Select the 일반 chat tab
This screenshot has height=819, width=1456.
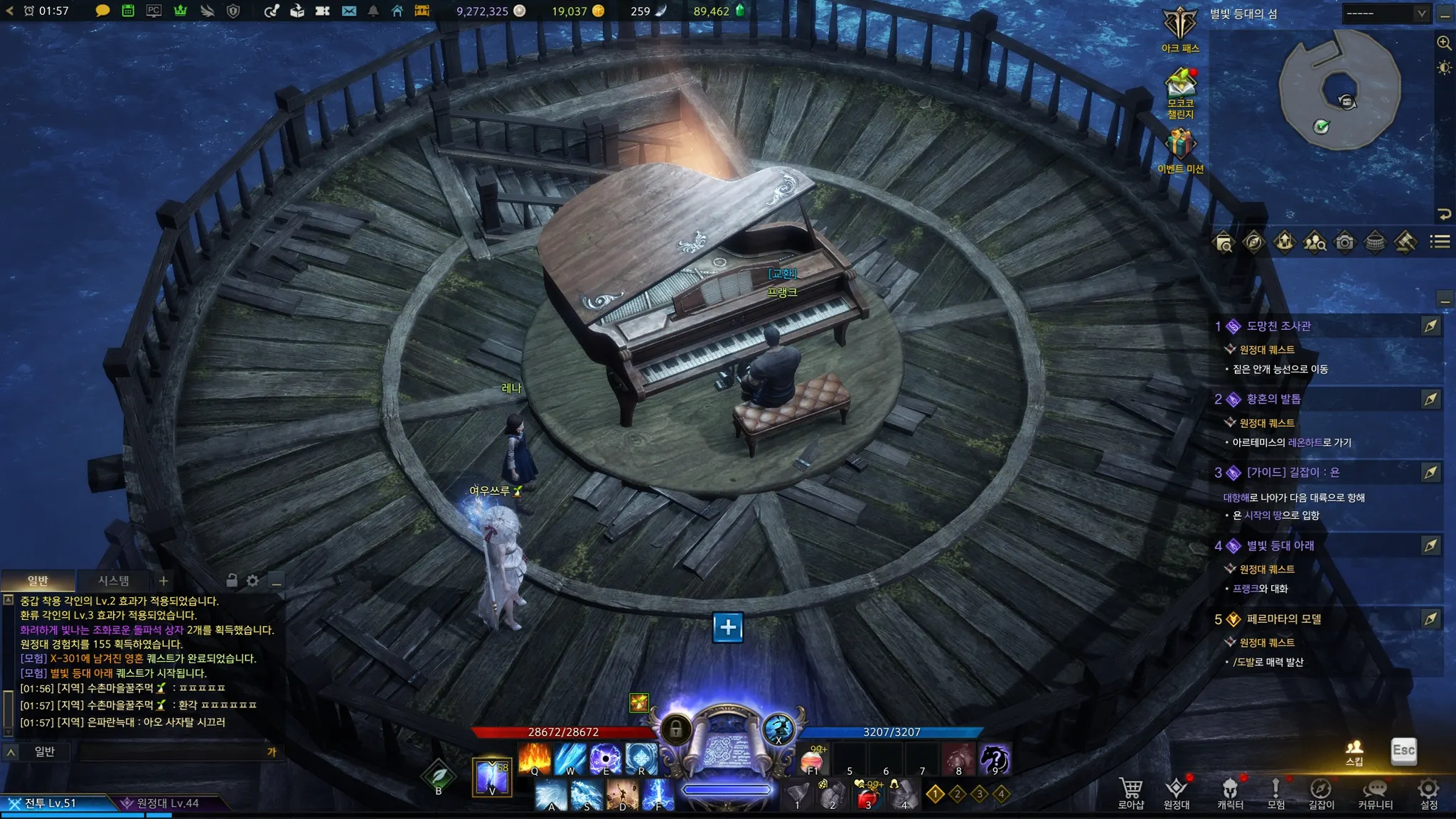point(38,581)
